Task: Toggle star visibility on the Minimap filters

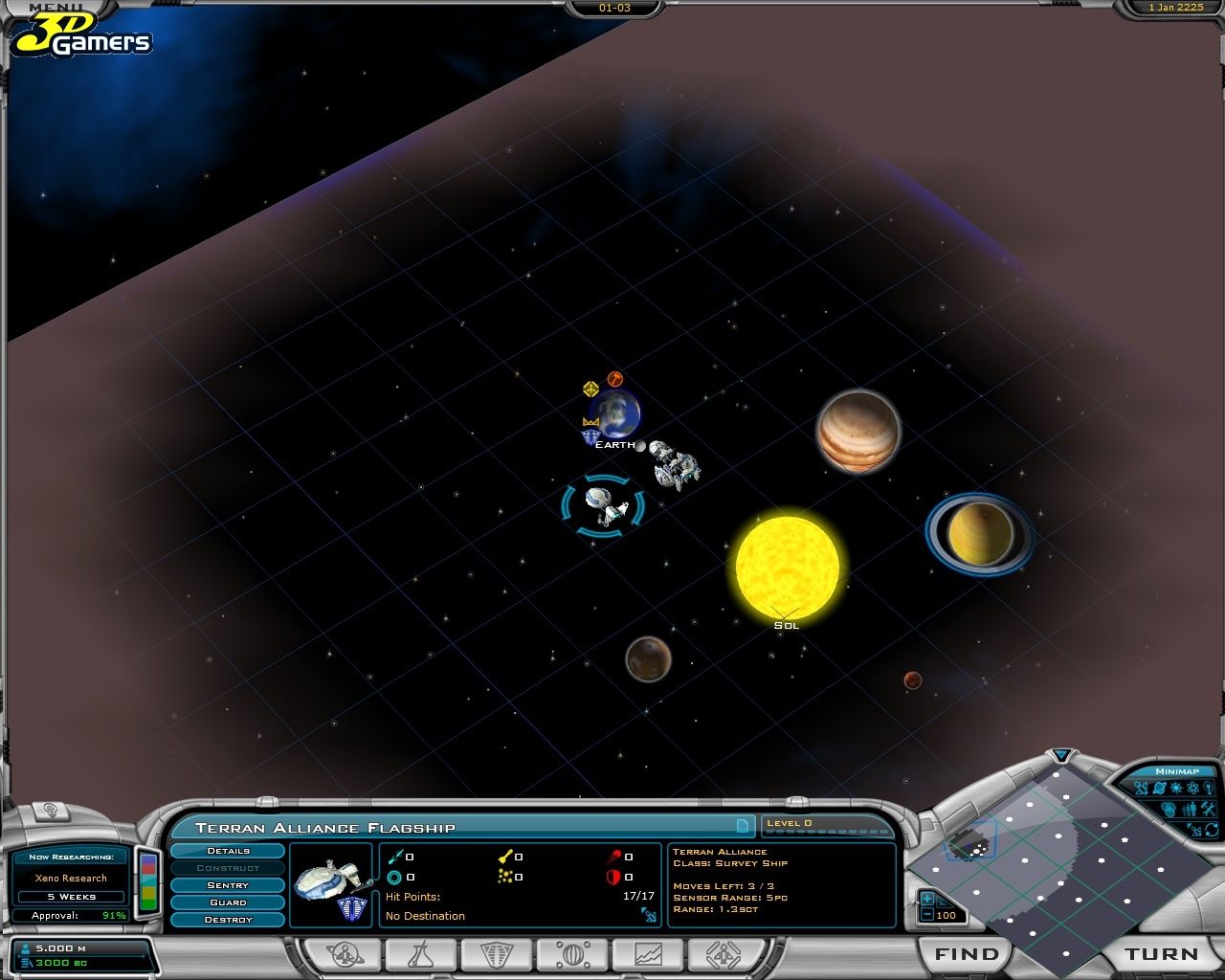Action: click(1176, 788)
